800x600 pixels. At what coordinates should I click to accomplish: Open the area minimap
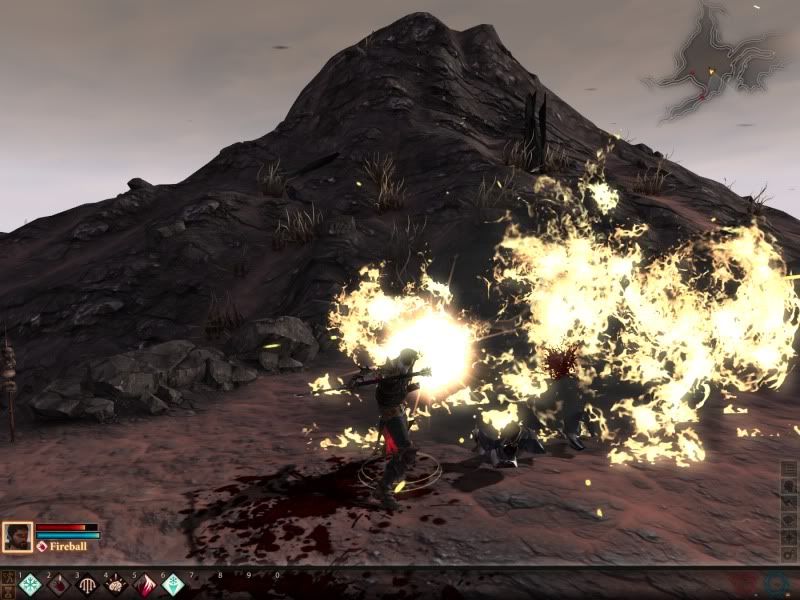click(711, 60)
